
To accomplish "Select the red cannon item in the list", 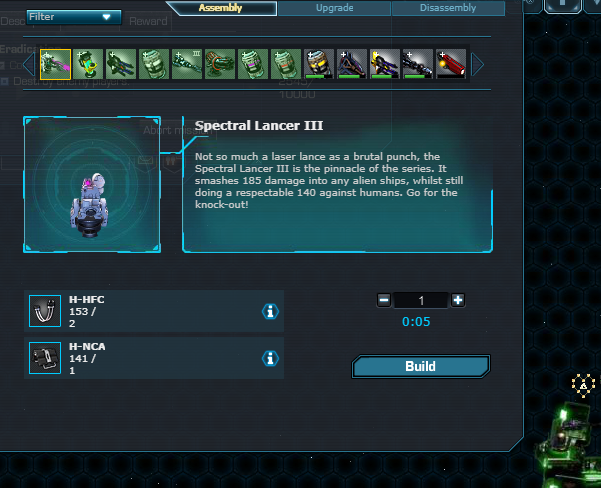I will [x=451, y=65].
